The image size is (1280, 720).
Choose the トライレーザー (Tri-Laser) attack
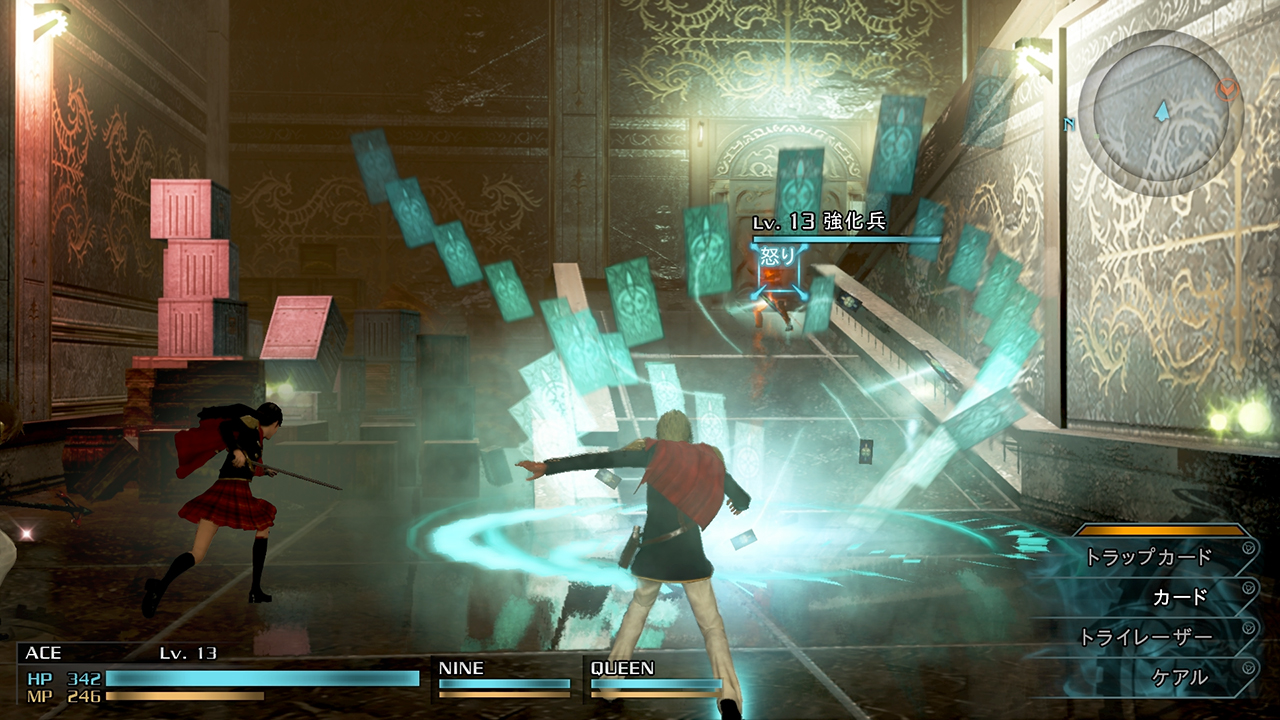(1147, 634)
